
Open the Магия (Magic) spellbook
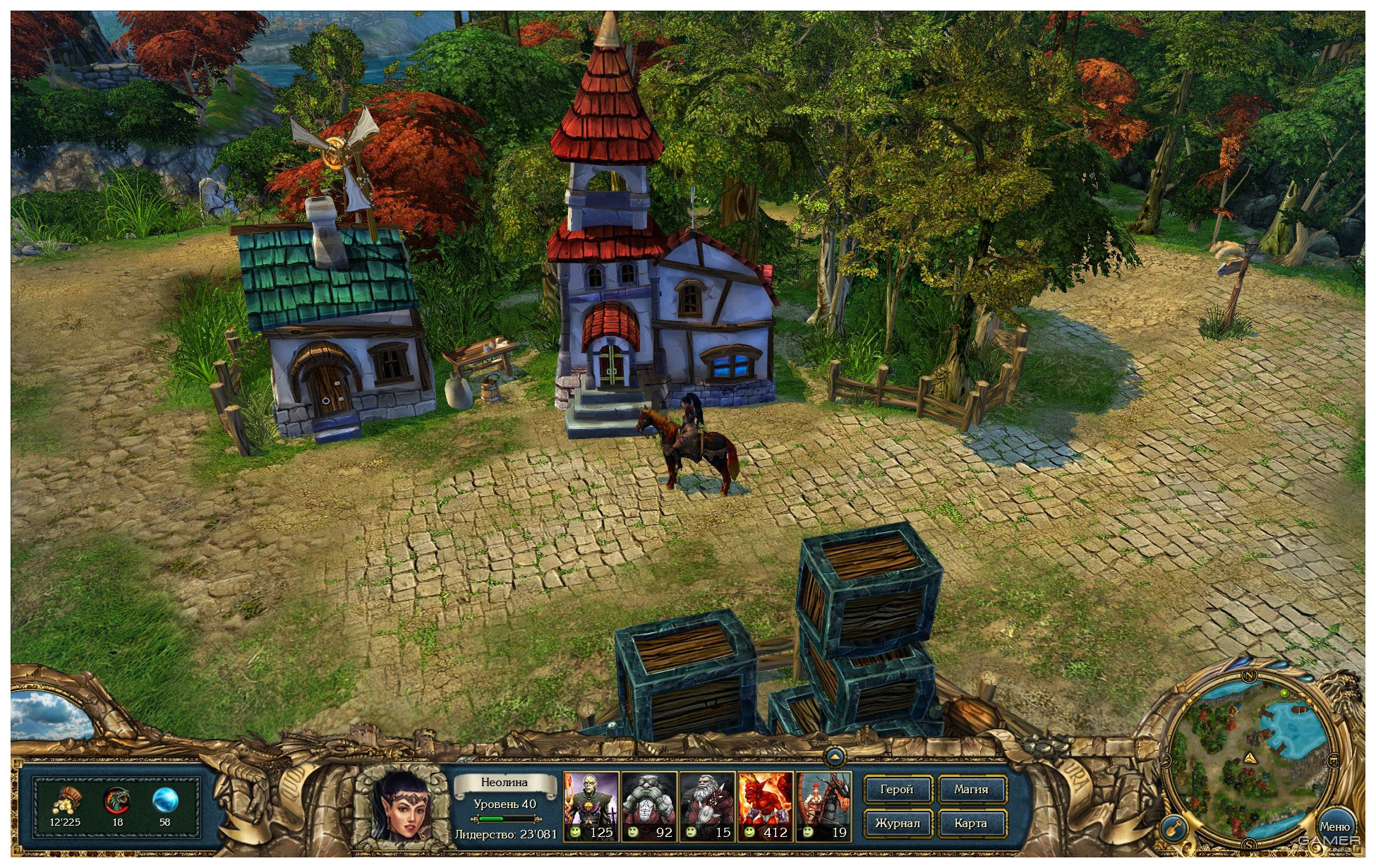click(971, 790)
